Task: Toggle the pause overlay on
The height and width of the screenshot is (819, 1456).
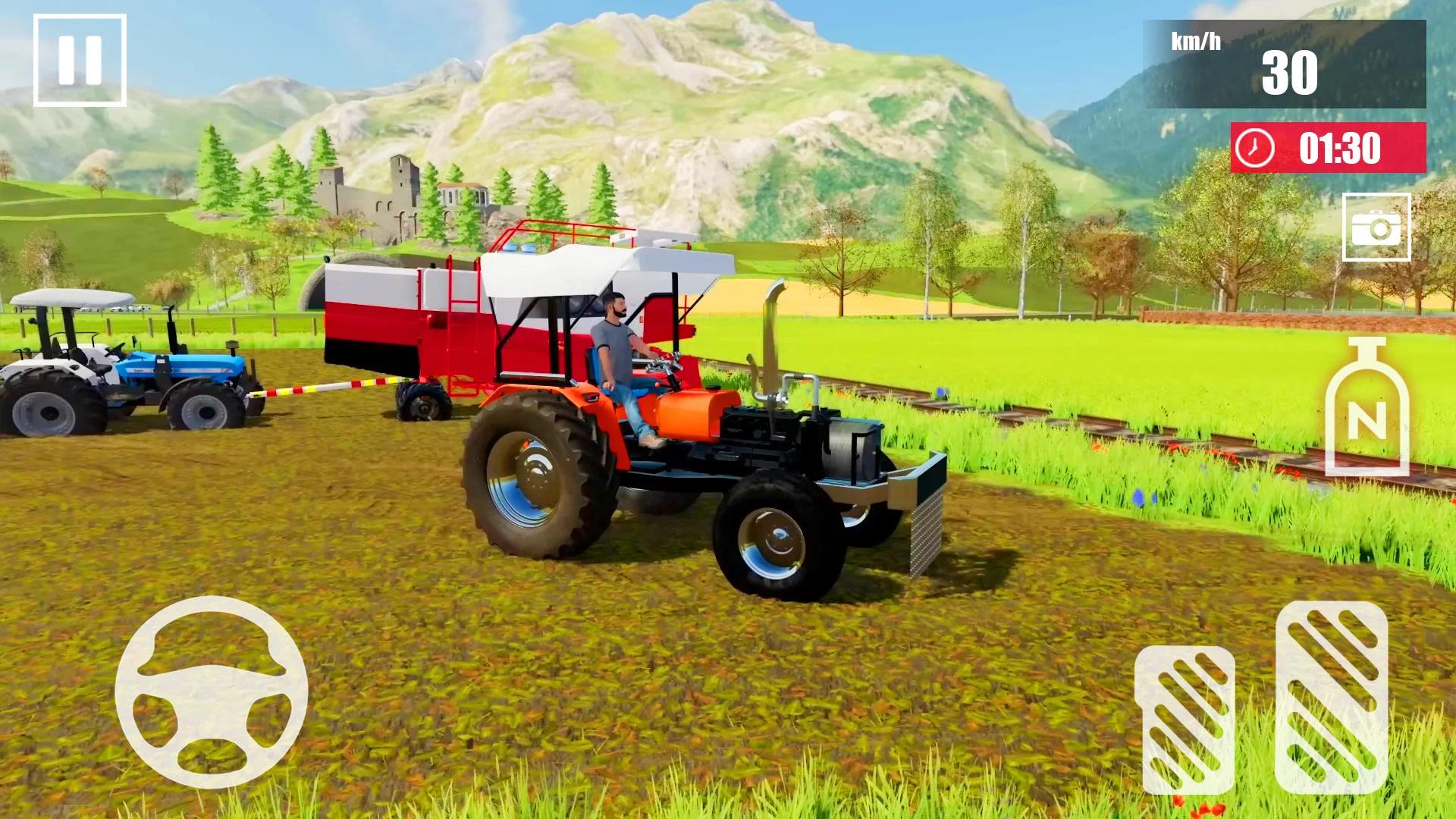Action: pos(80,59)
